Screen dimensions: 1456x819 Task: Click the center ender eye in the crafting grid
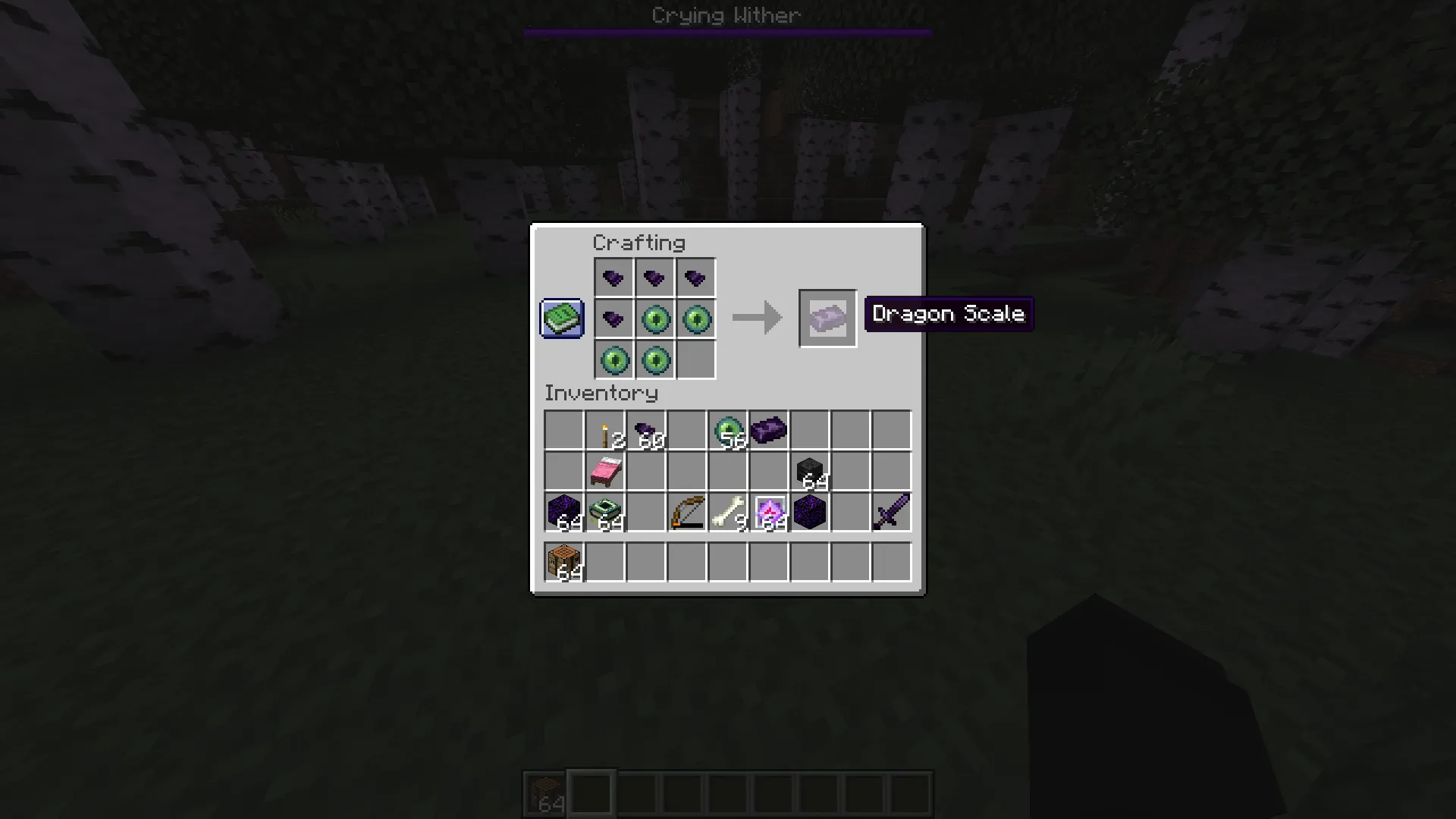655,319
